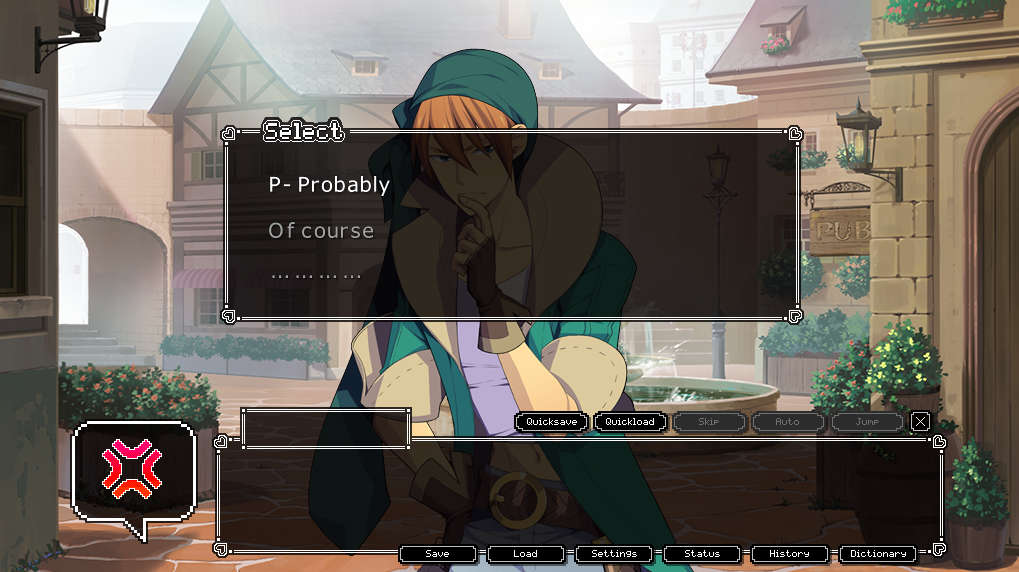The height and width of the screenshot is (572, 1019).
Task: Activate Quickload
Action: click(630, 422)
